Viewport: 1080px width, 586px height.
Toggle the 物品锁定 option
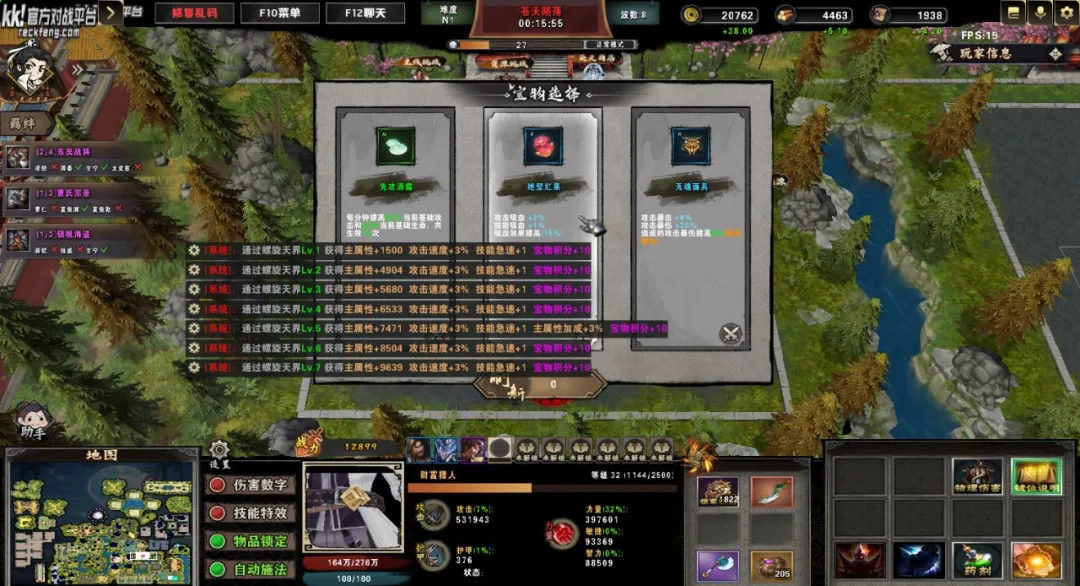251,541
